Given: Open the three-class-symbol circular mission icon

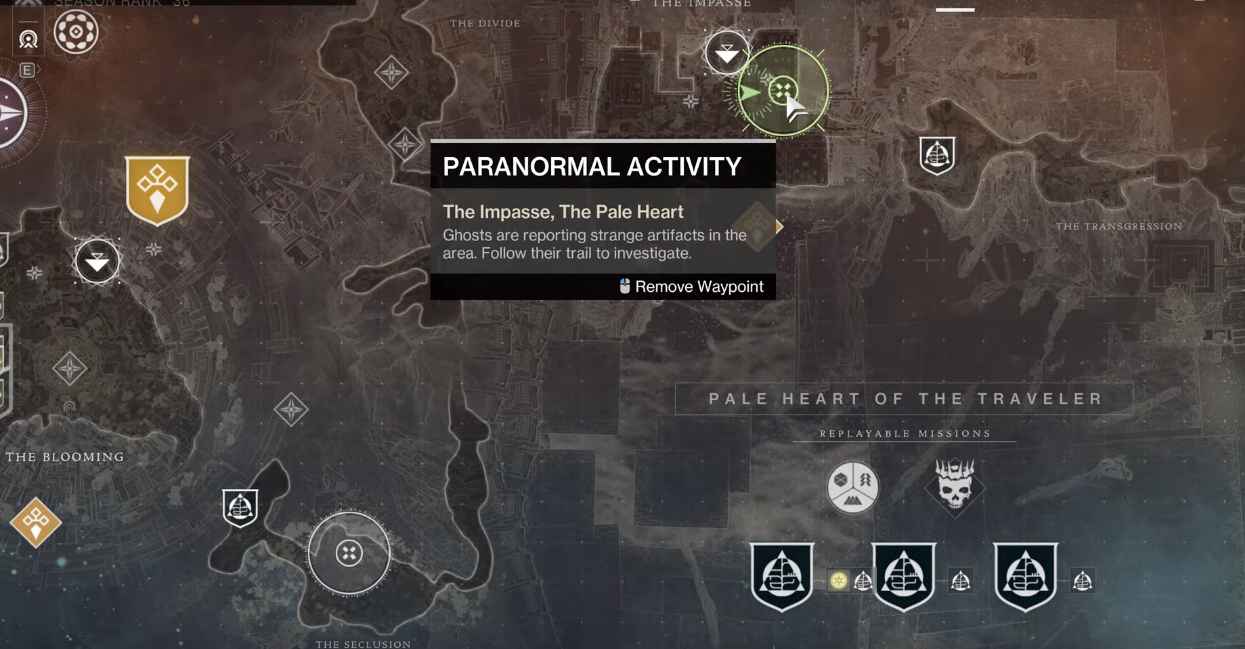Looking at the screenshot, I should (x=853, y=486).
